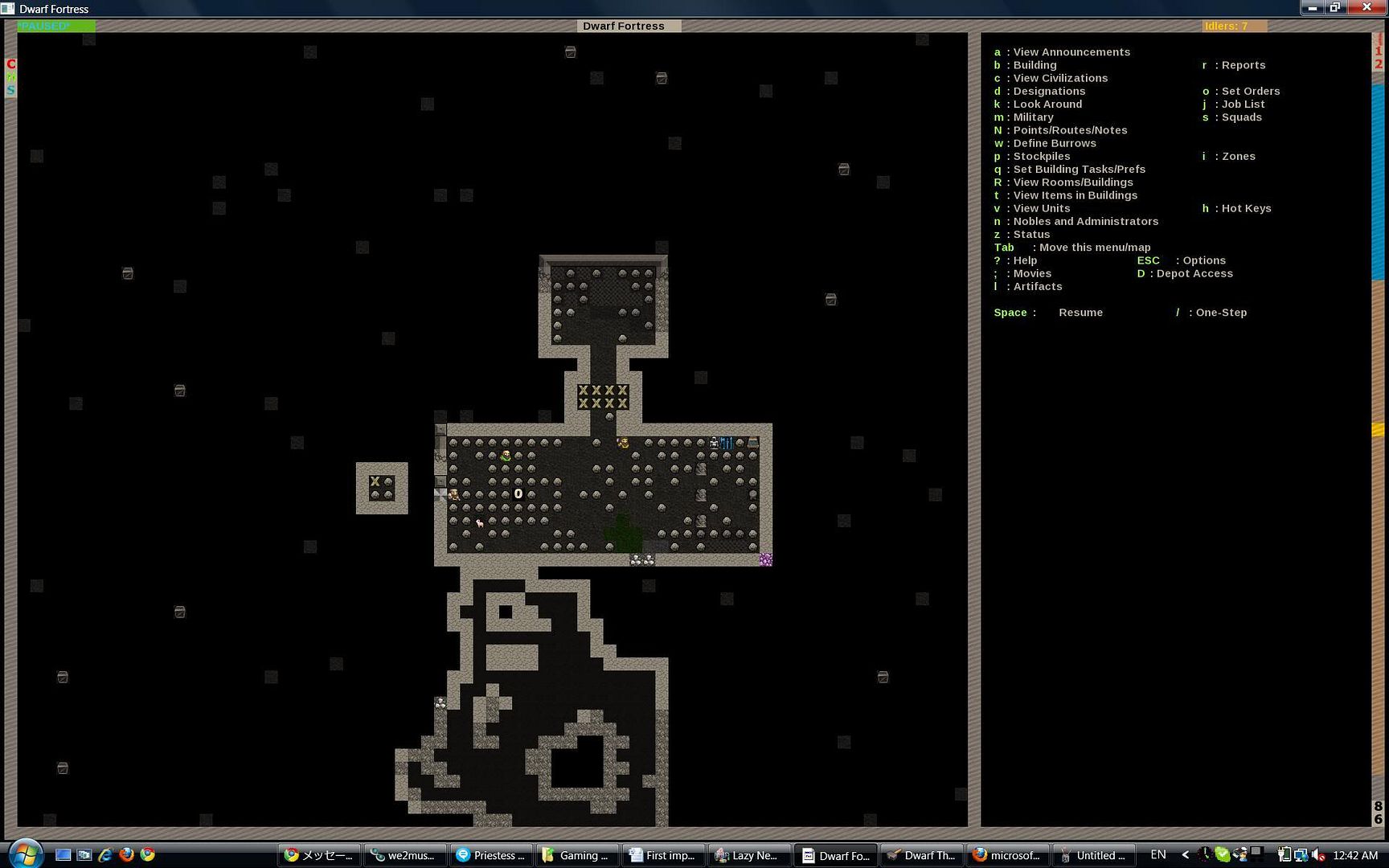The image size is (1389, 868).
Task: Open View Rooms/Buildings list
Action: (x=1072, y=182)
